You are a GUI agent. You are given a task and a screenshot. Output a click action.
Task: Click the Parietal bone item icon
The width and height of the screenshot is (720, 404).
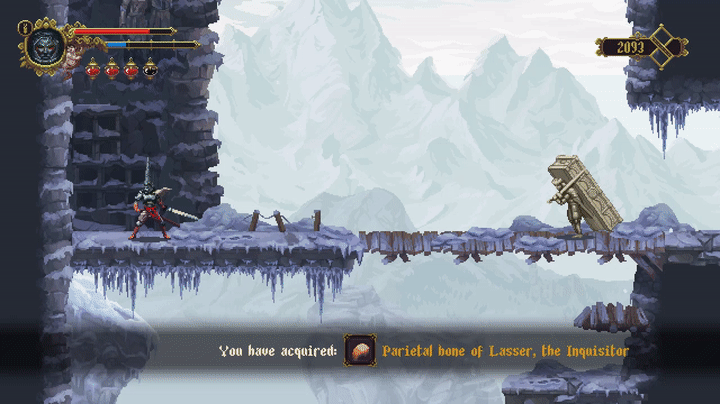360,351
